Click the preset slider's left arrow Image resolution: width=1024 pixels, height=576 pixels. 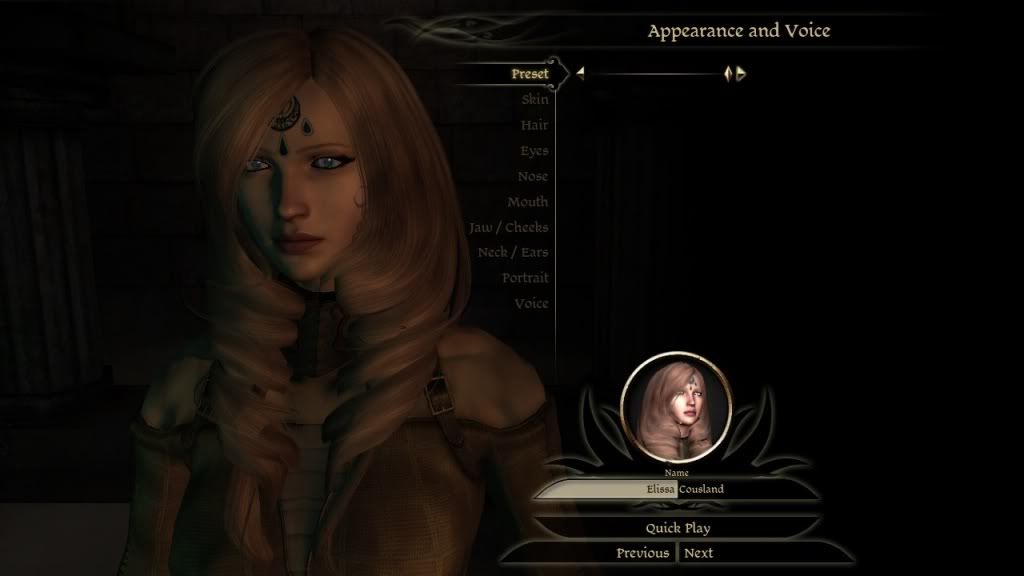pos(580,73)
